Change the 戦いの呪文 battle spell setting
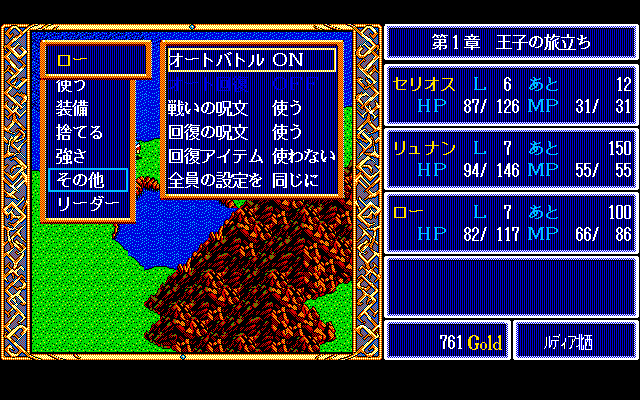The width and height of the screenshot is (640, 400). point(251,108)
